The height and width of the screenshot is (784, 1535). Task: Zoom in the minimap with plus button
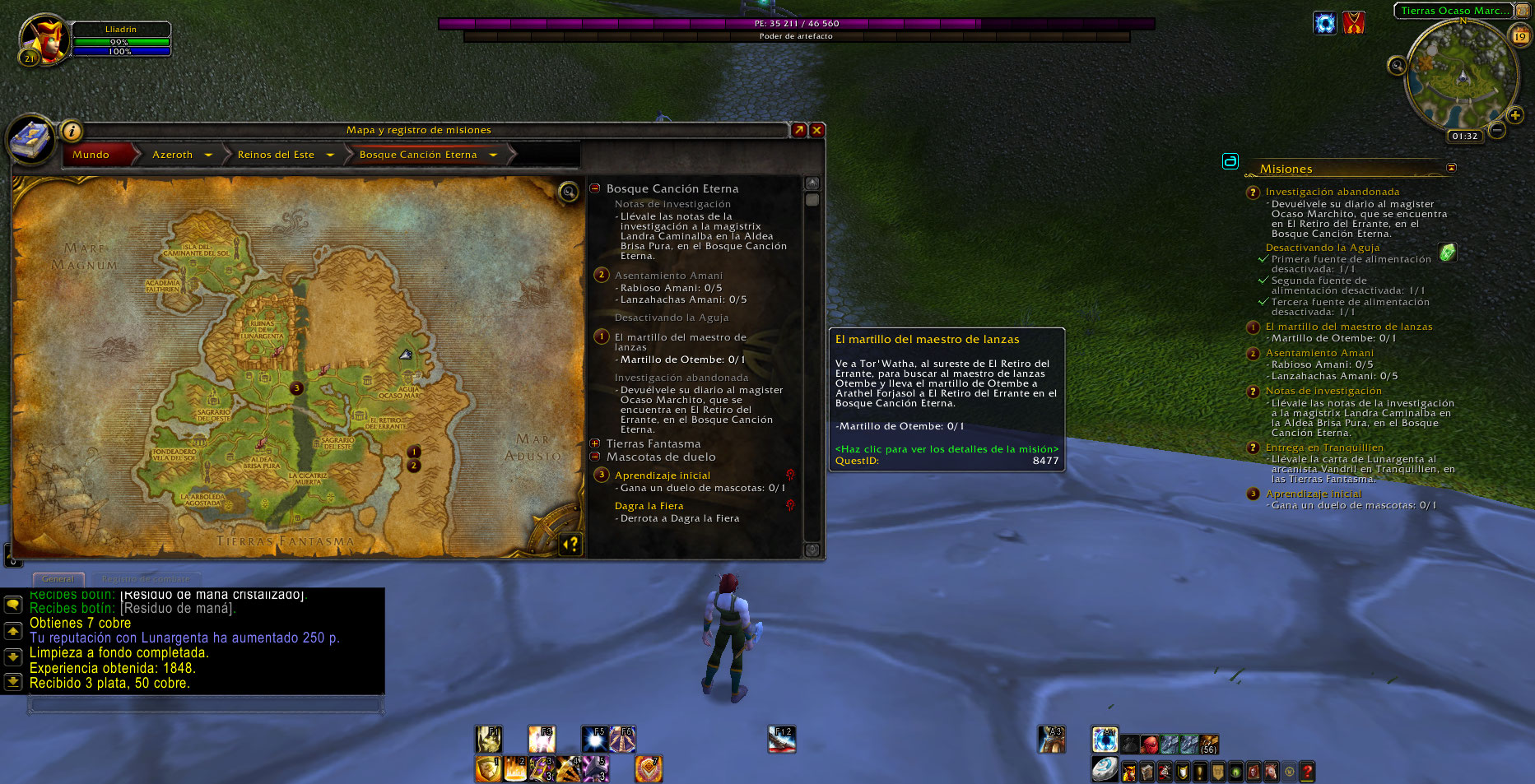coord(1514,115)
